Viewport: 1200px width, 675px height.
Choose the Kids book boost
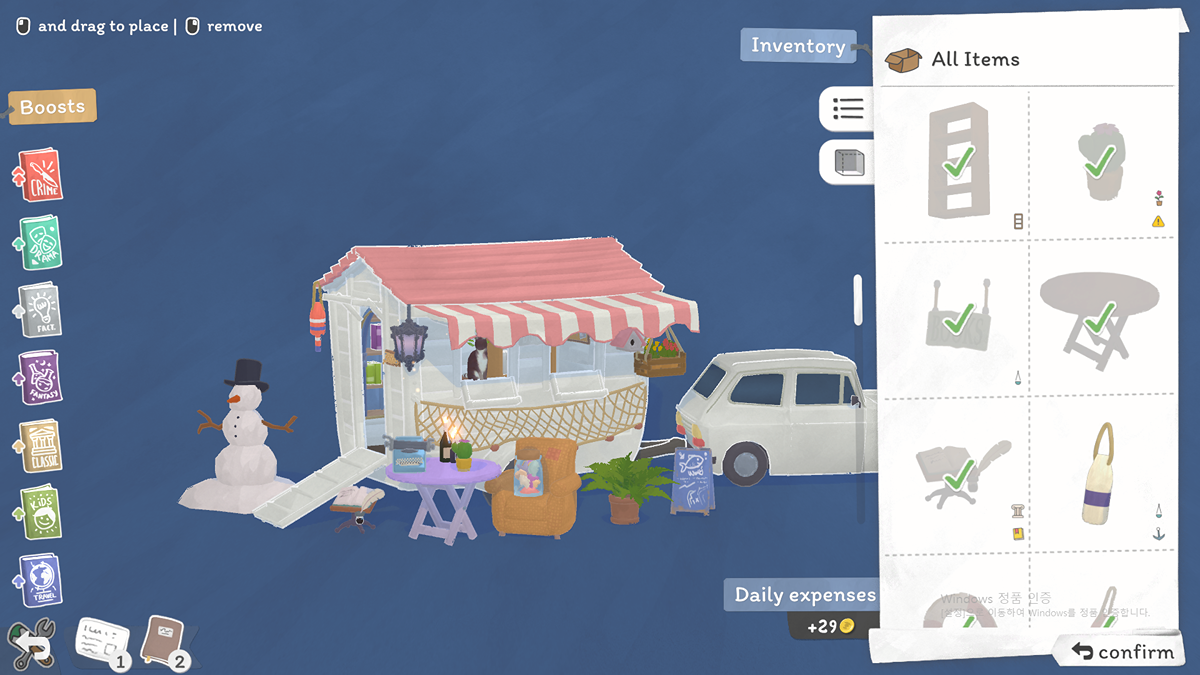point(41,513)
